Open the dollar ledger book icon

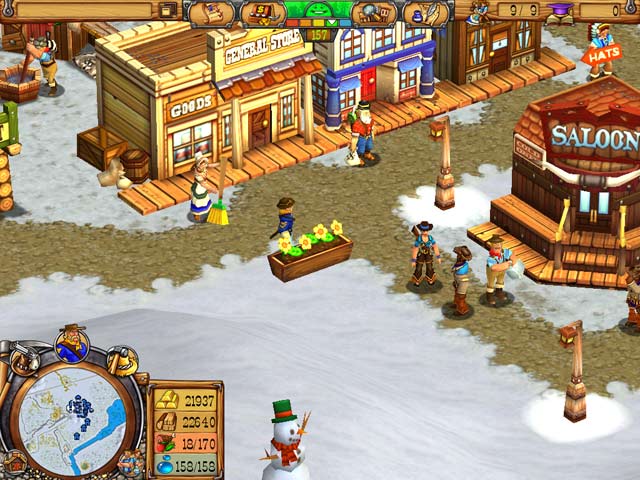262,13
